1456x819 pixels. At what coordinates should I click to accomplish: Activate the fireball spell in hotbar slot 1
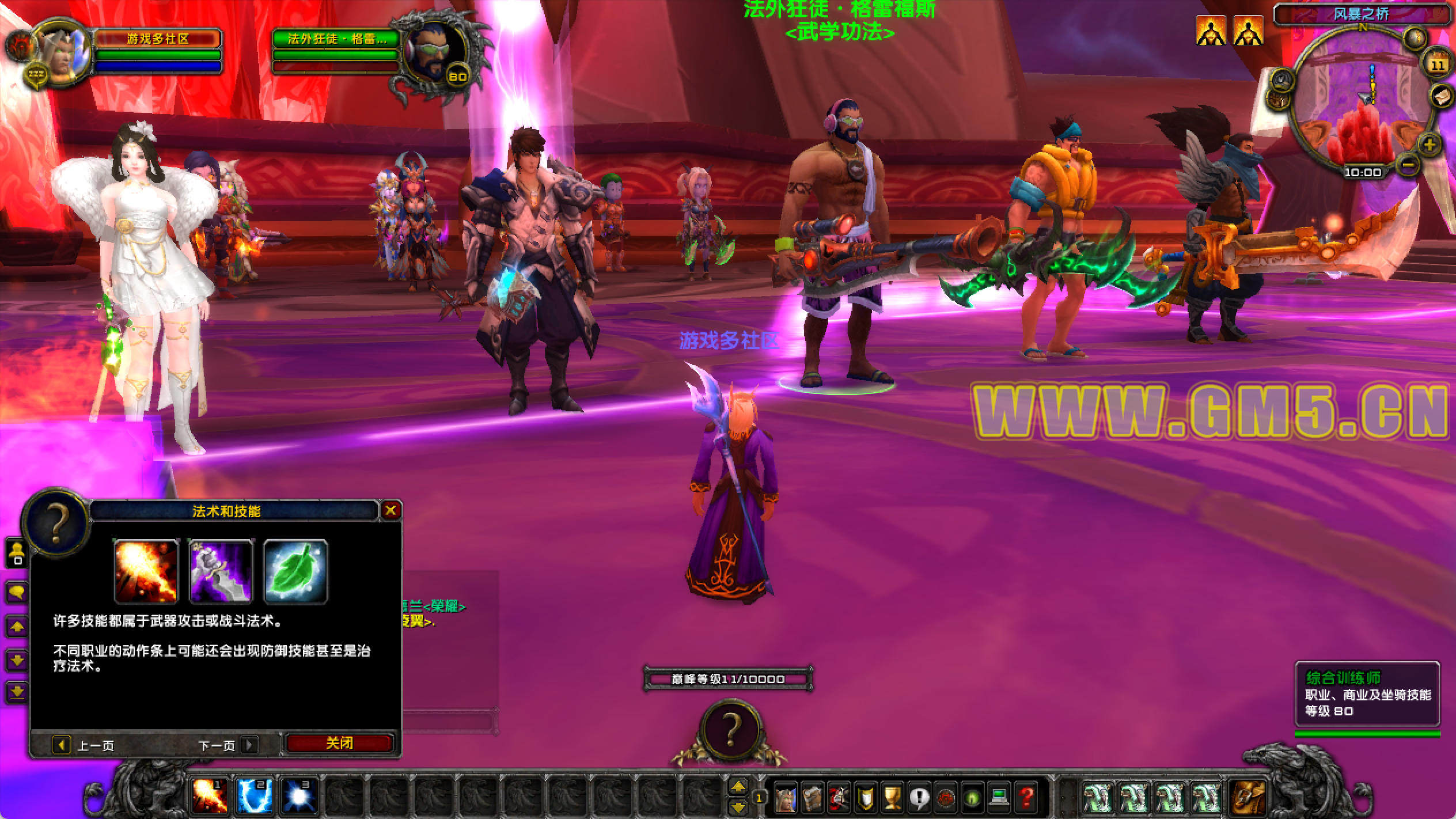tap(208, 796)
